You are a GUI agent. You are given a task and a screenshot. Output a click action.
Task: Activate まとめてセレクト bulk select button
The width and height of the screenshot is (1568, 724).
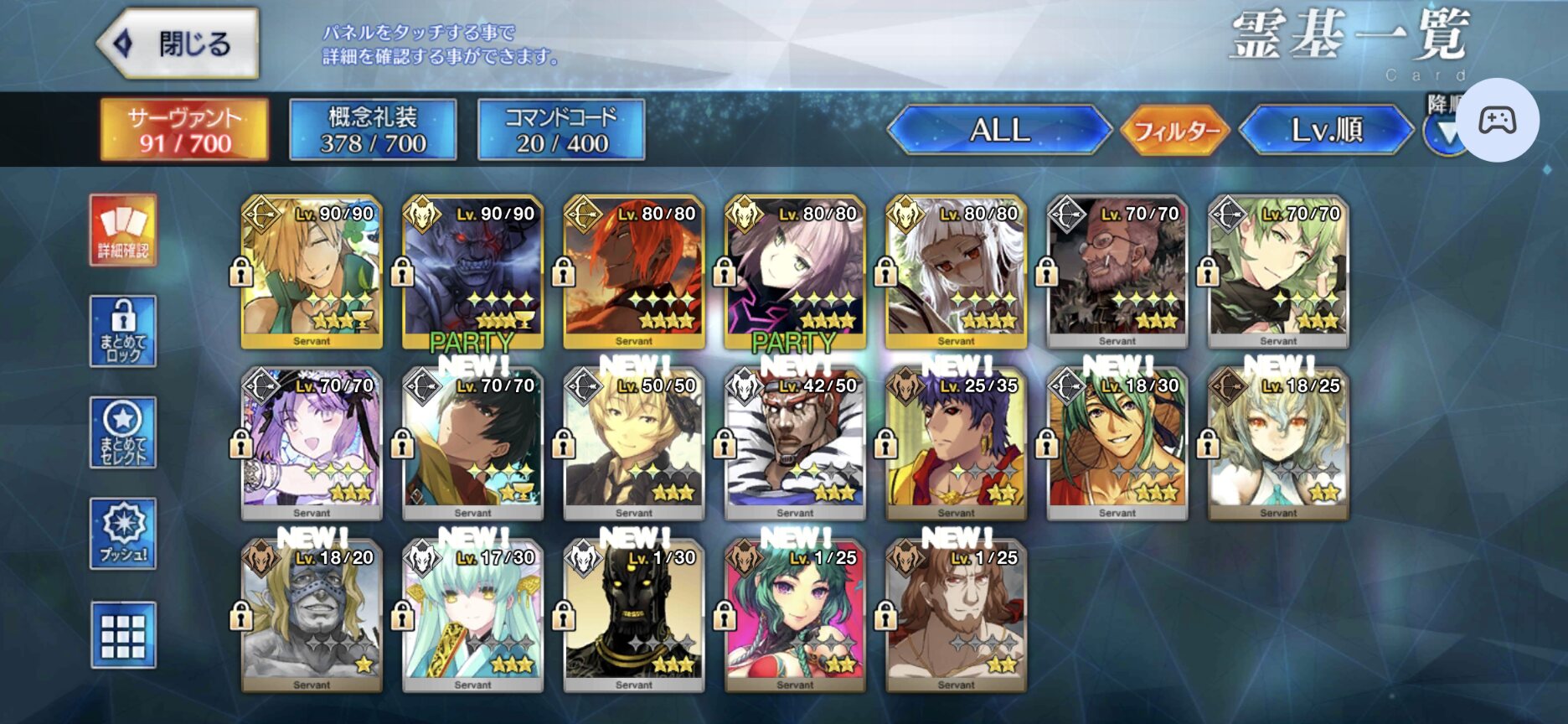[123, 432]
